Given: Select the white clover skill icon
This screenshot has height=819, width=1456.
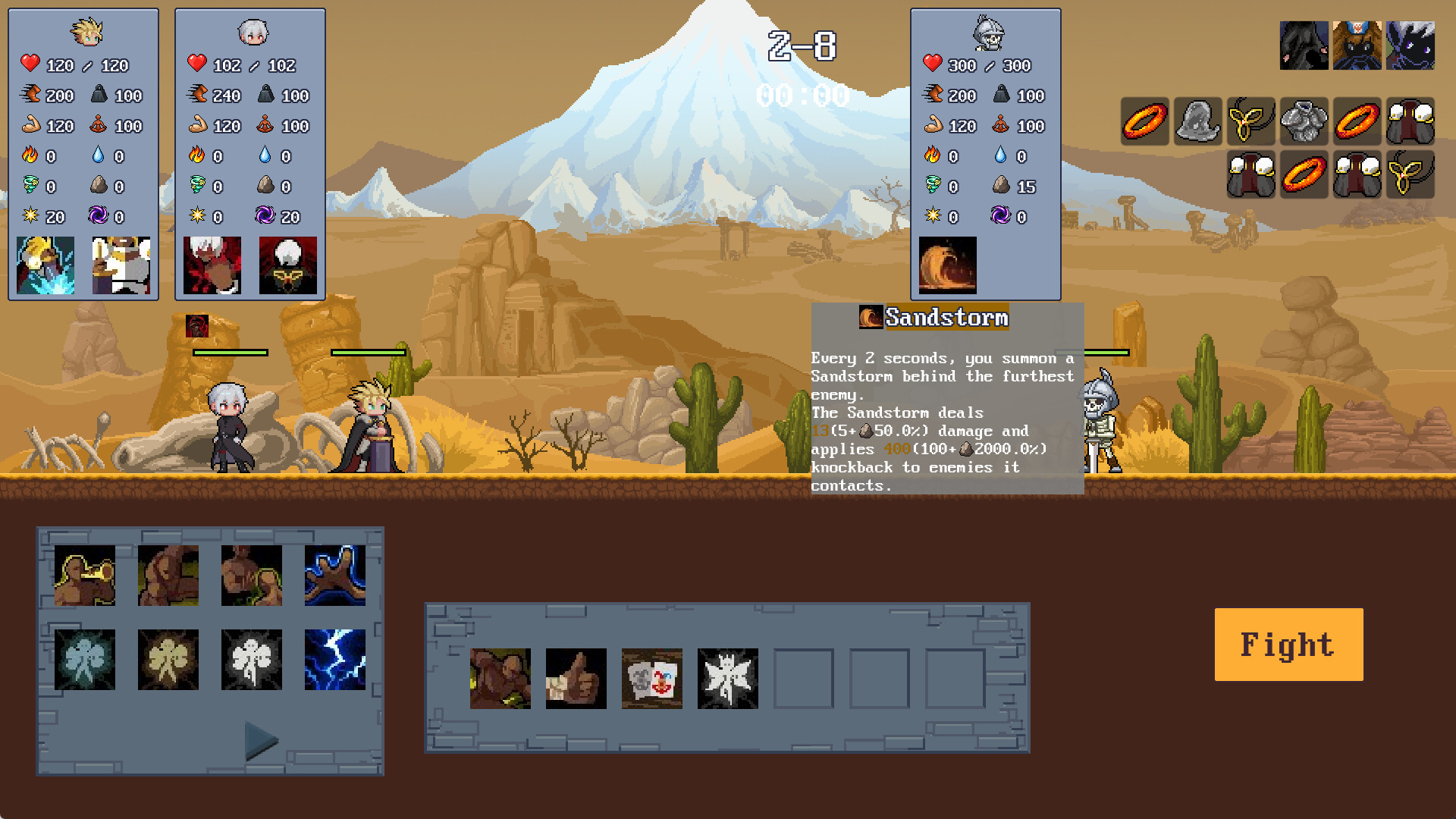Looking at the screenshot, I should pyautogui.click(x=252, y=659).
